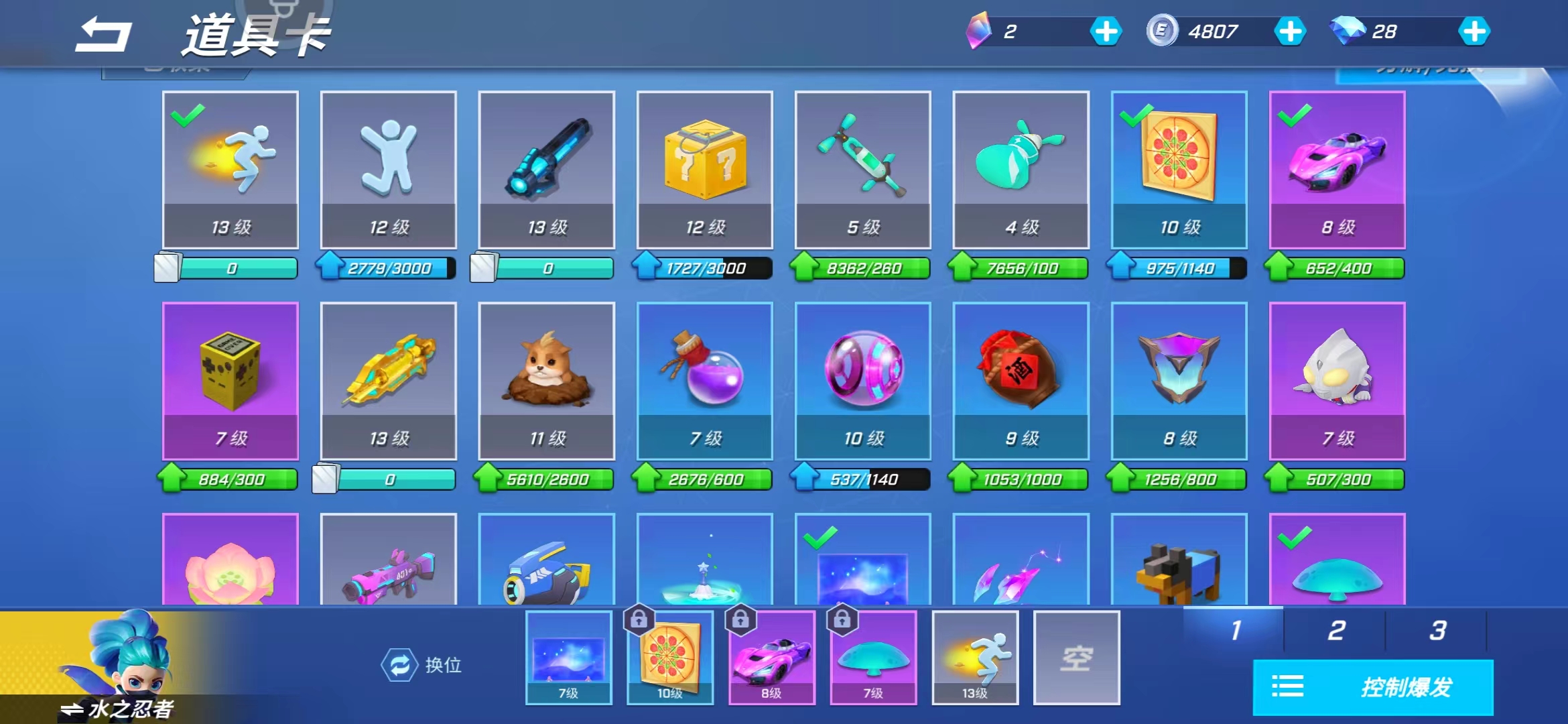Go back using the return arrow

tap(103, 35)
